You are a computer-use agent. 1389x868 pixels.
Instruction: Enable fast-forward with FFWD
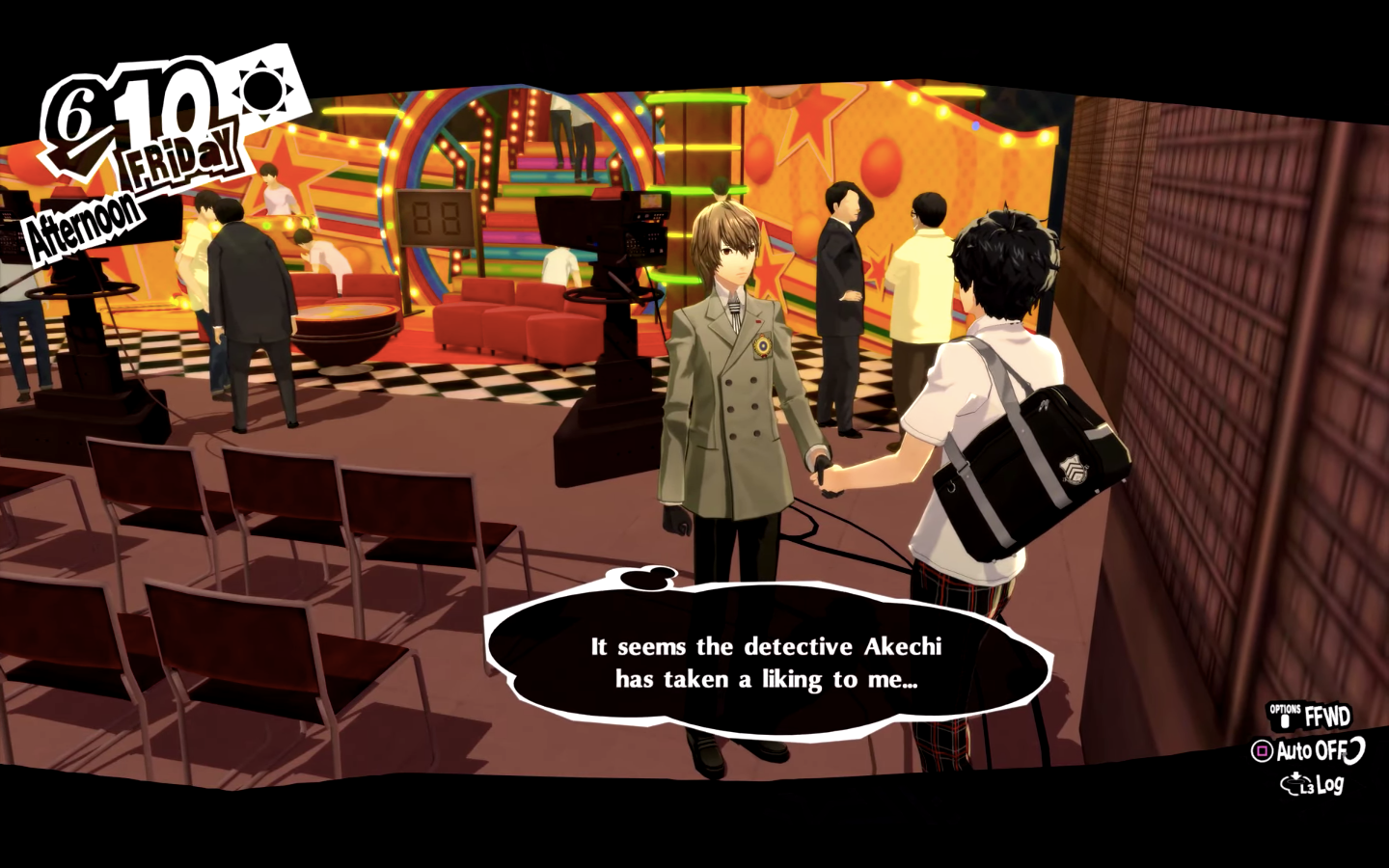(1328, 716)
